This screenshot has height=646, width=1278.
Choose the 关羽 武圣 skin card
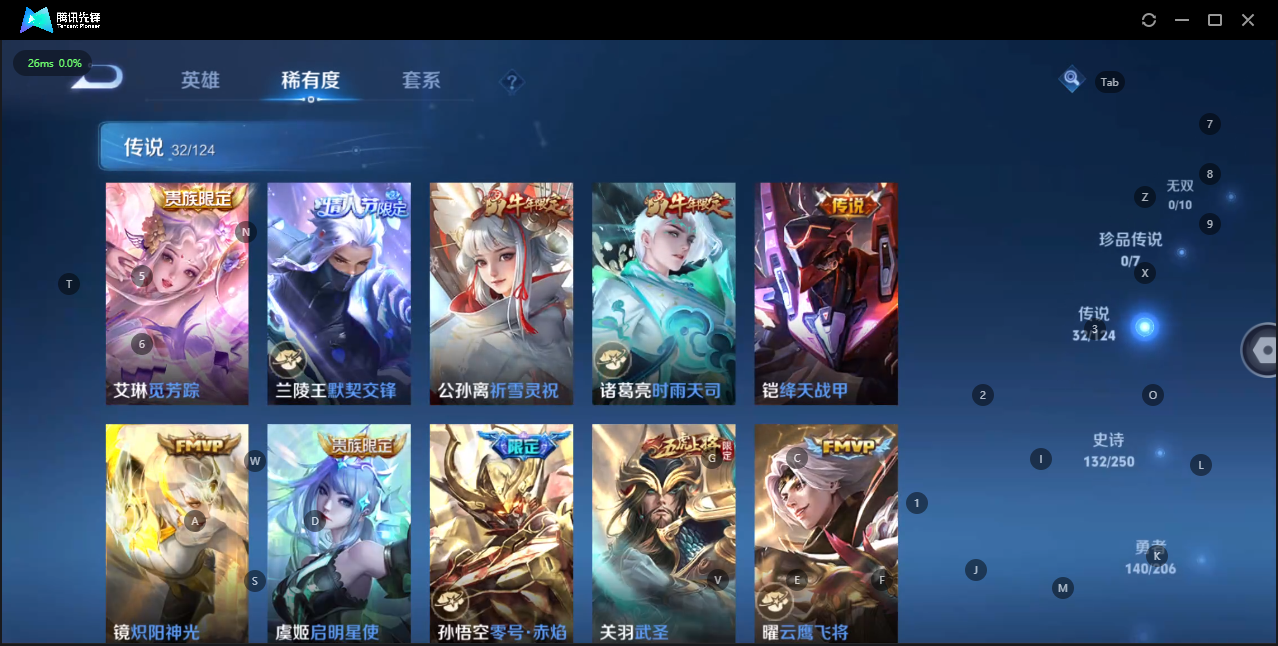point(663,533)
